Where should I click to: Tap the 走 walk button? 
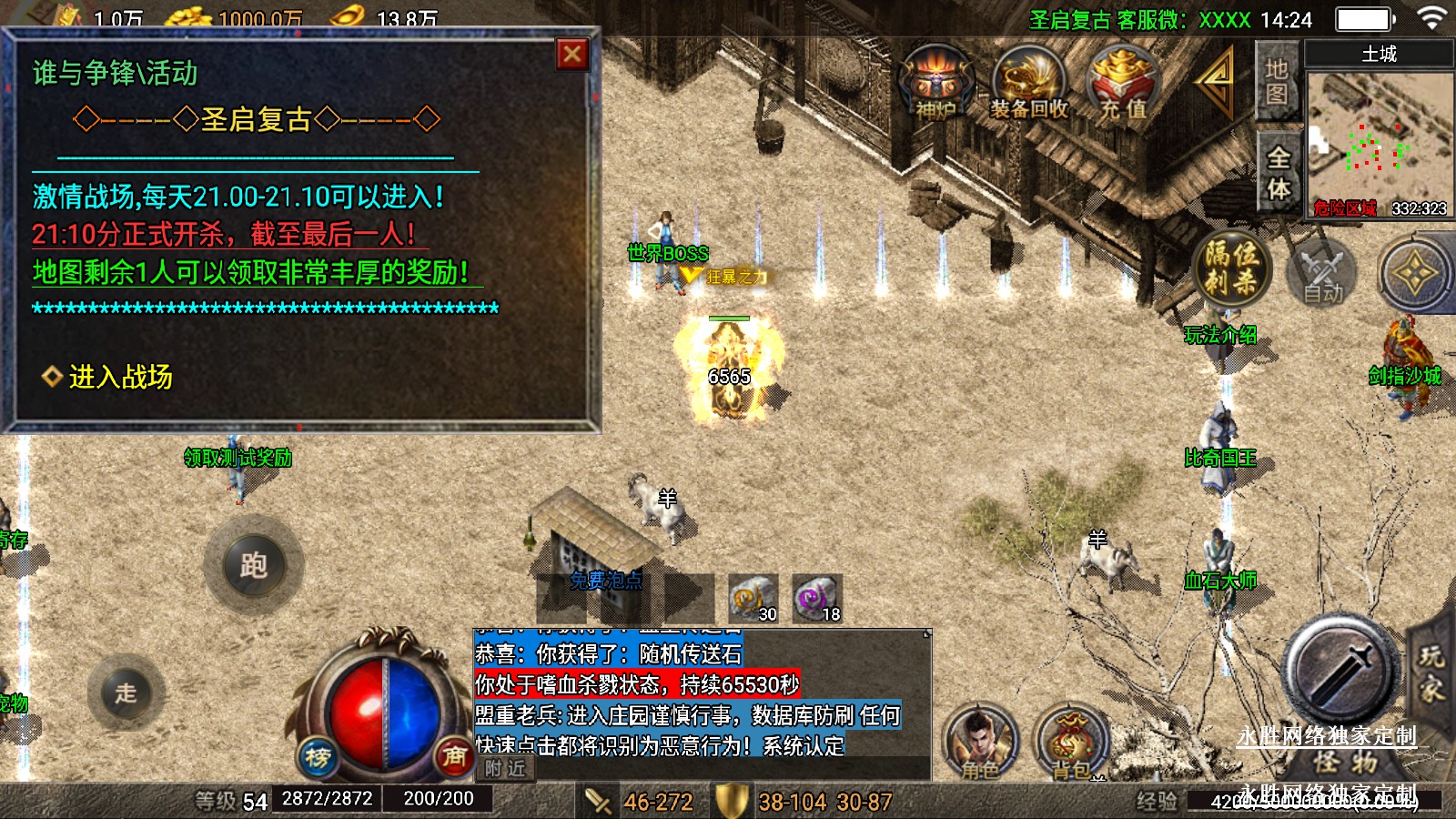[x=126, y=693]
